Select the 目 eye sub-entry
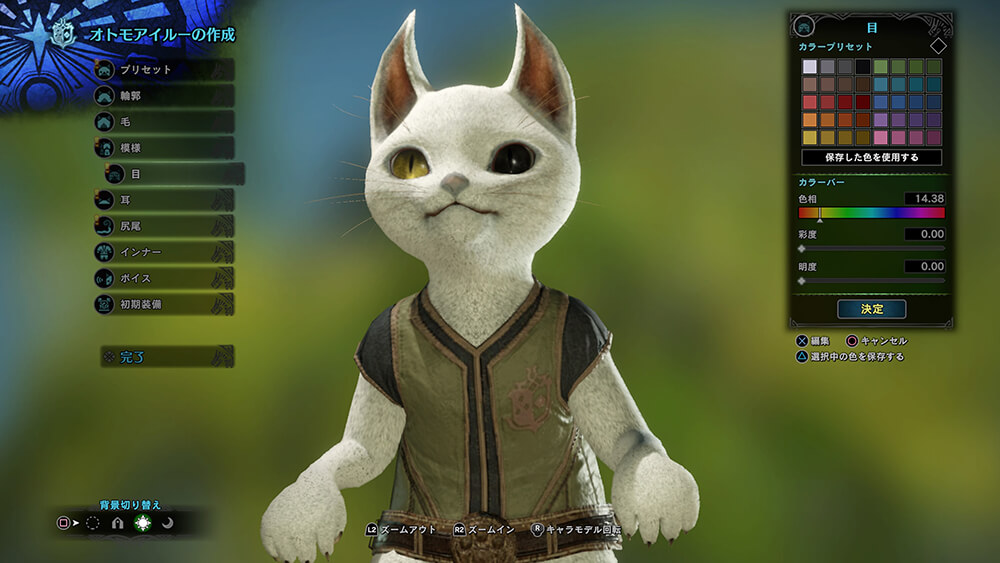Viewport: 1000px width, 563px height. [174, 174]
